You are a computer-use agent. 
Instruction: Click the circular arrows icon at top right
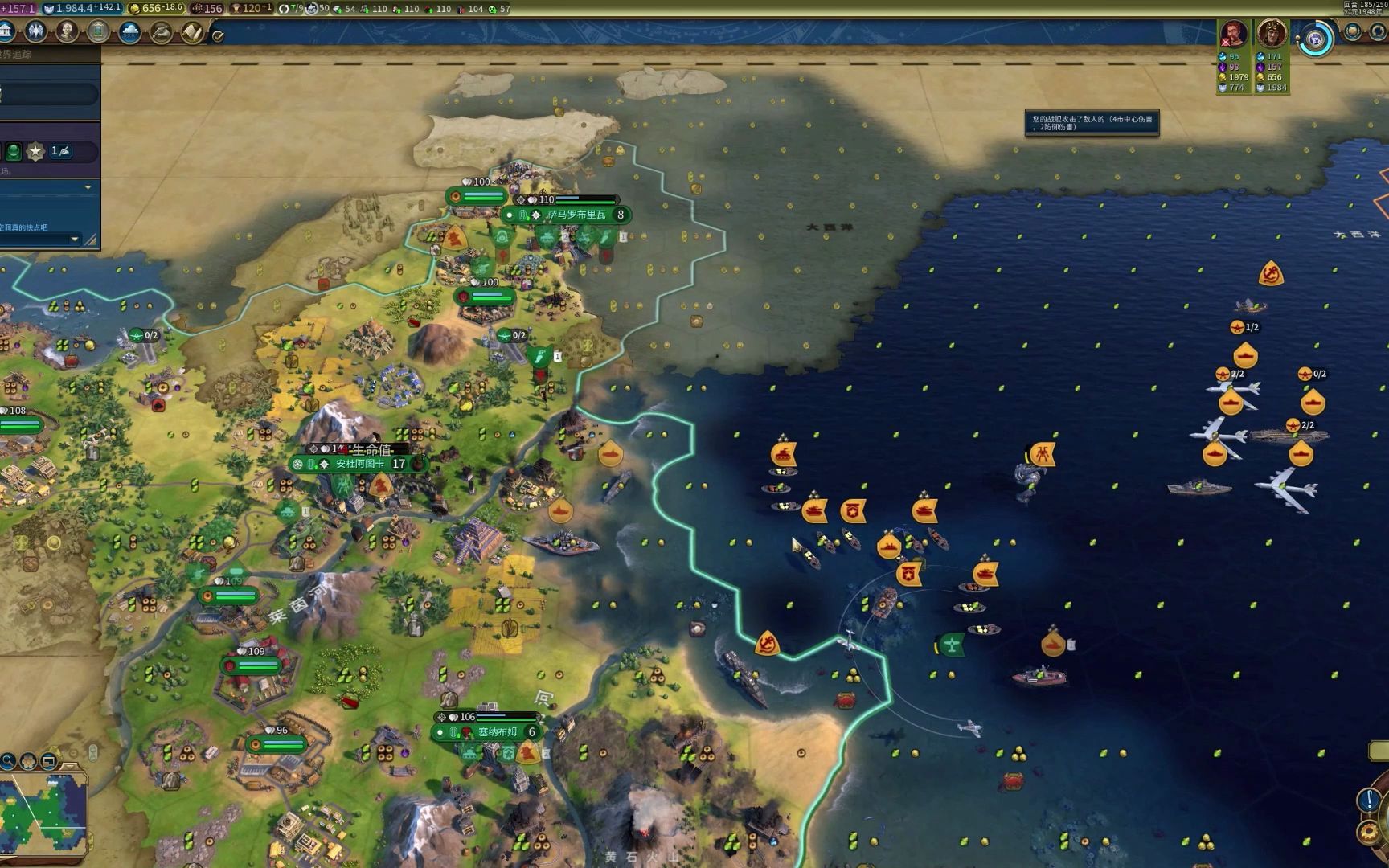[1378, 31]
